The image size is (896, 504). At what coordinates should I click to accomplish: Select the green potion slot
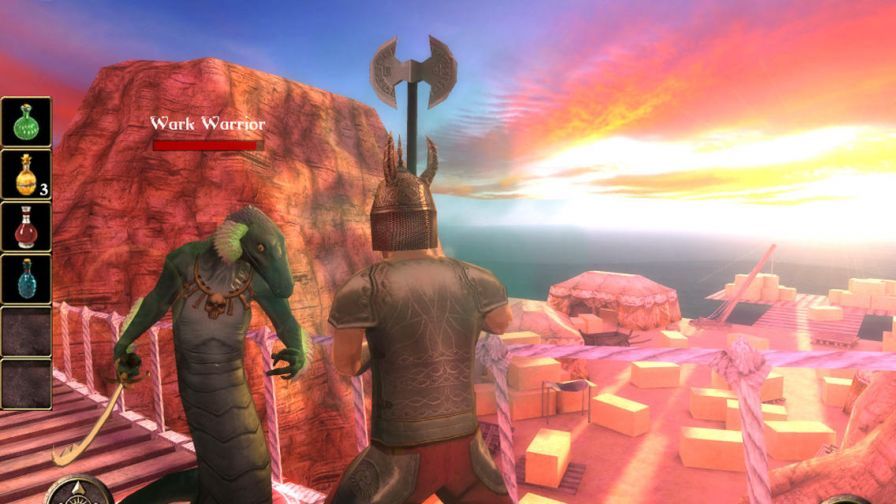(x=26, y=122)
